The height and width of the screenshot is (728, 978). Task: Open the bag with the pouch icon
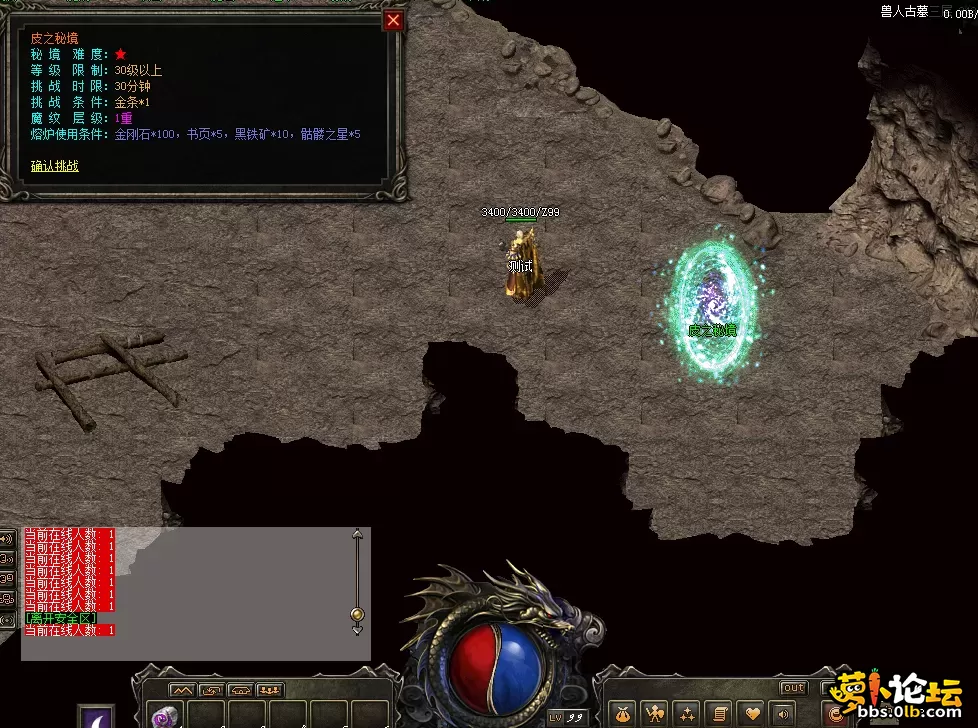tap(624, 713)
